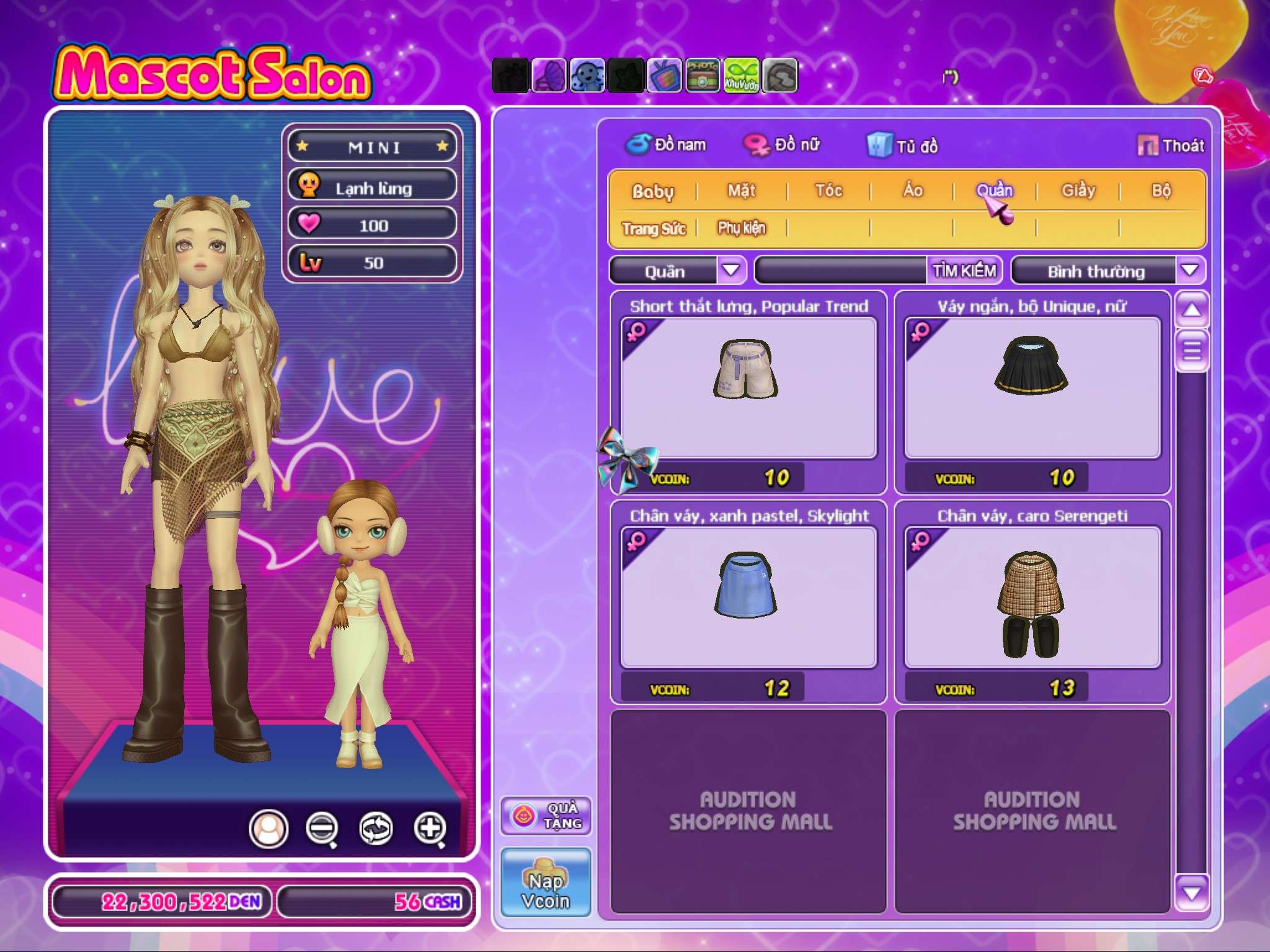Open the Phụ kiện category

coord(742,228)
